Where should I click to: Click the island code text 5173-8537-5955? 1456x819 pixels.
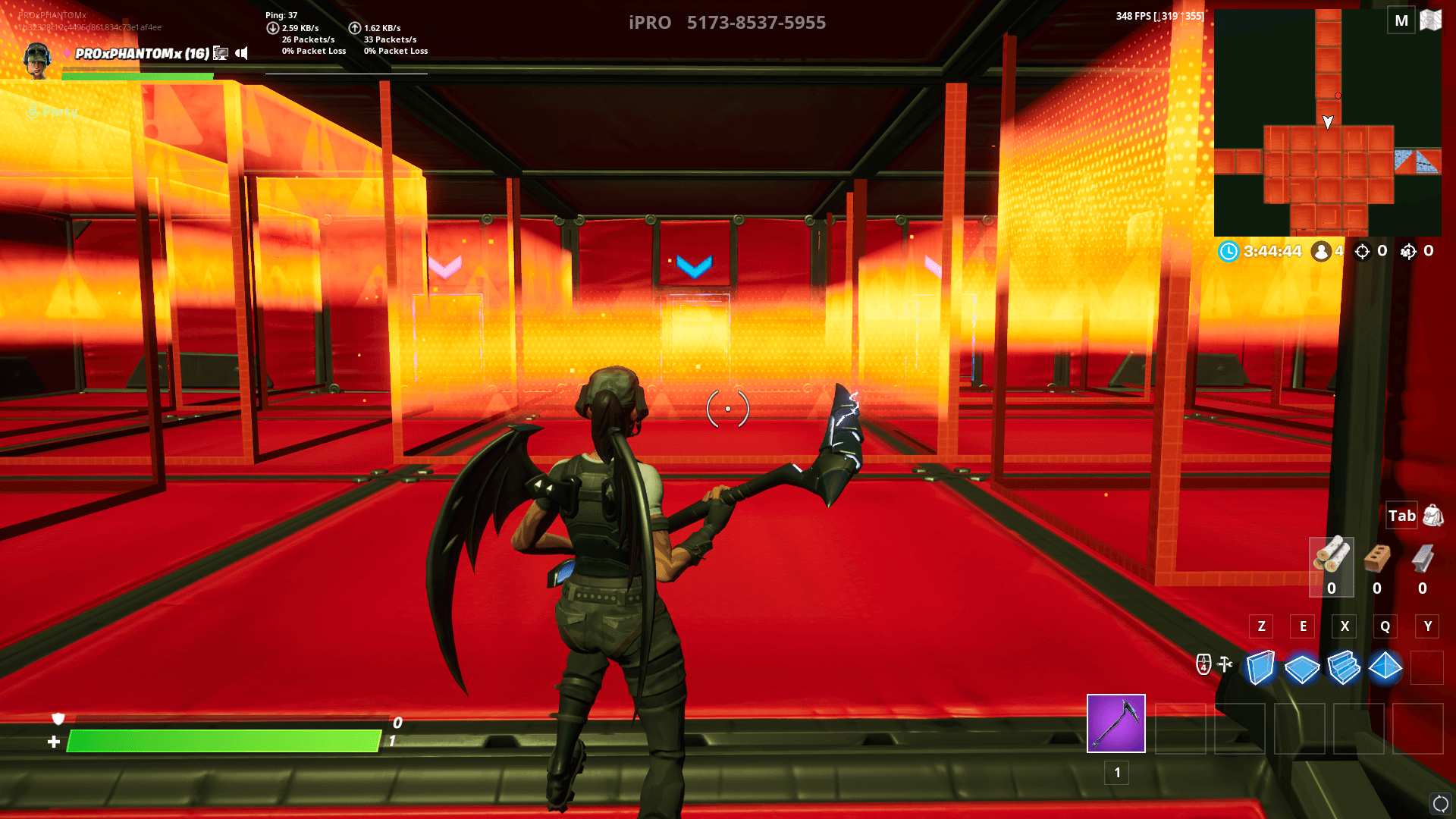click(756, 23)
